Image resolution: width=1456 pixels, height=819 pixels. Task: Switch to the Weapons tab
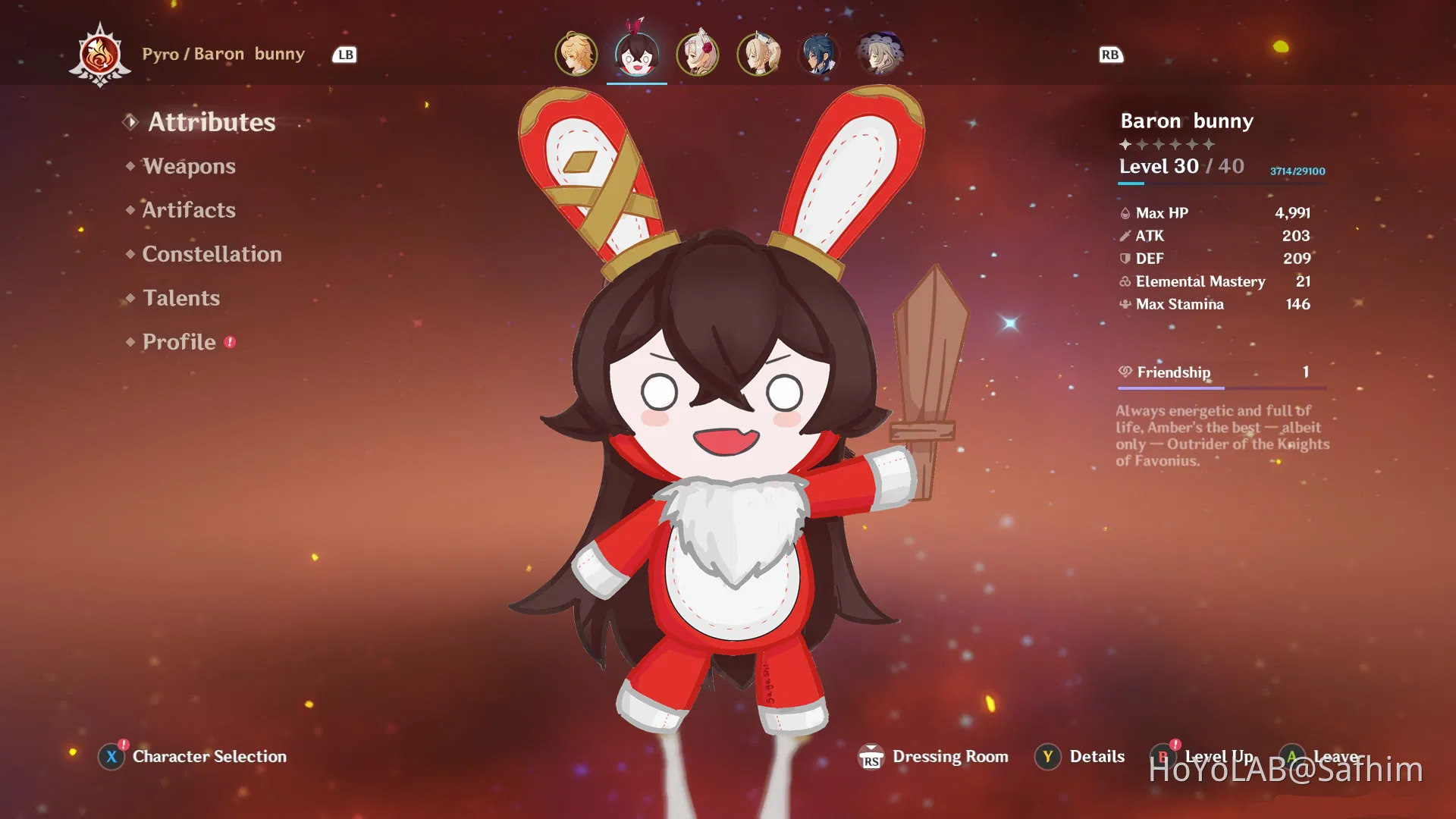(x=189, y=166)
